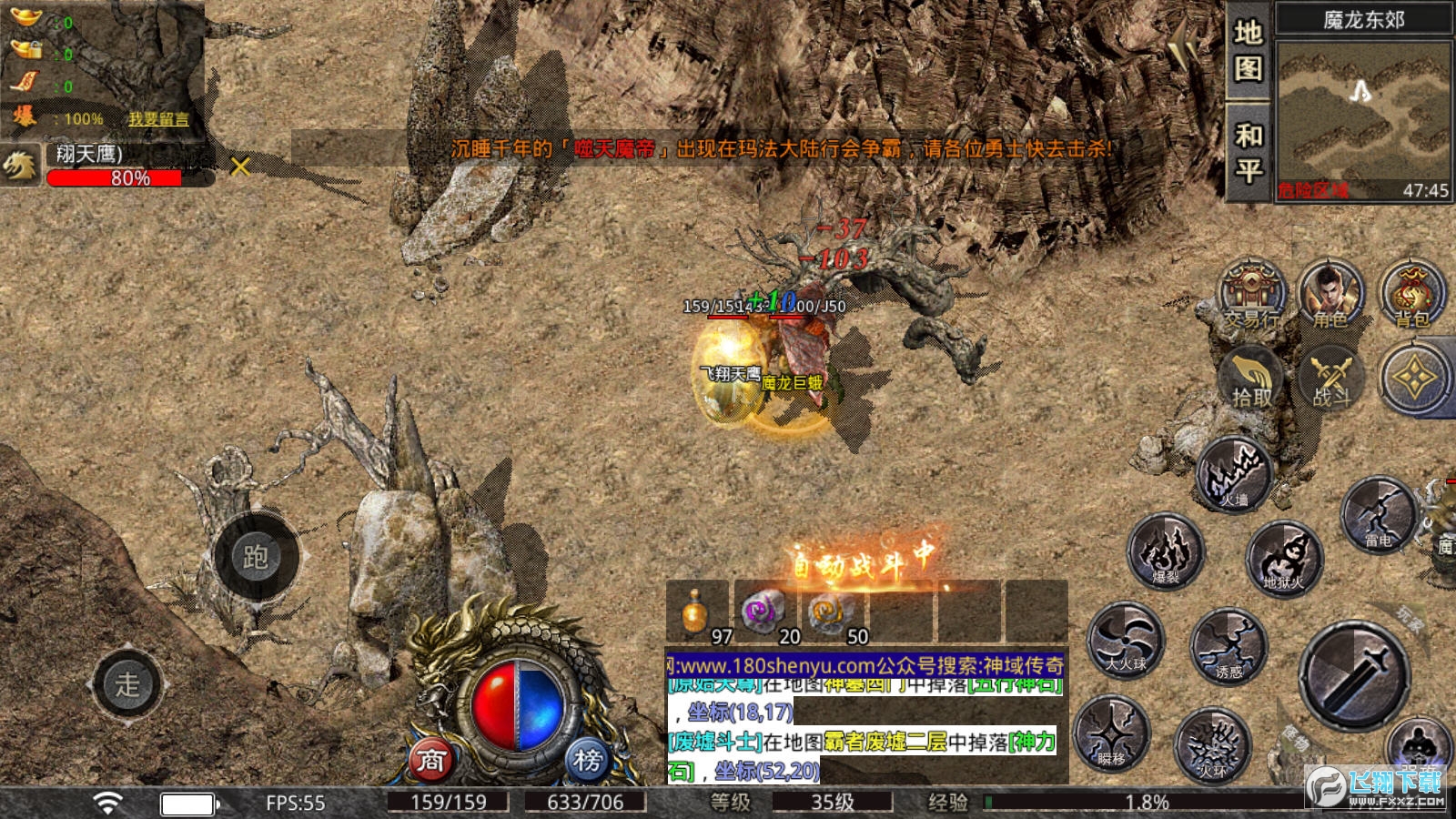Viewport: 1456px width, 819px height.
Task: Open the 榜 ranking button
Action: pos(588,760)
